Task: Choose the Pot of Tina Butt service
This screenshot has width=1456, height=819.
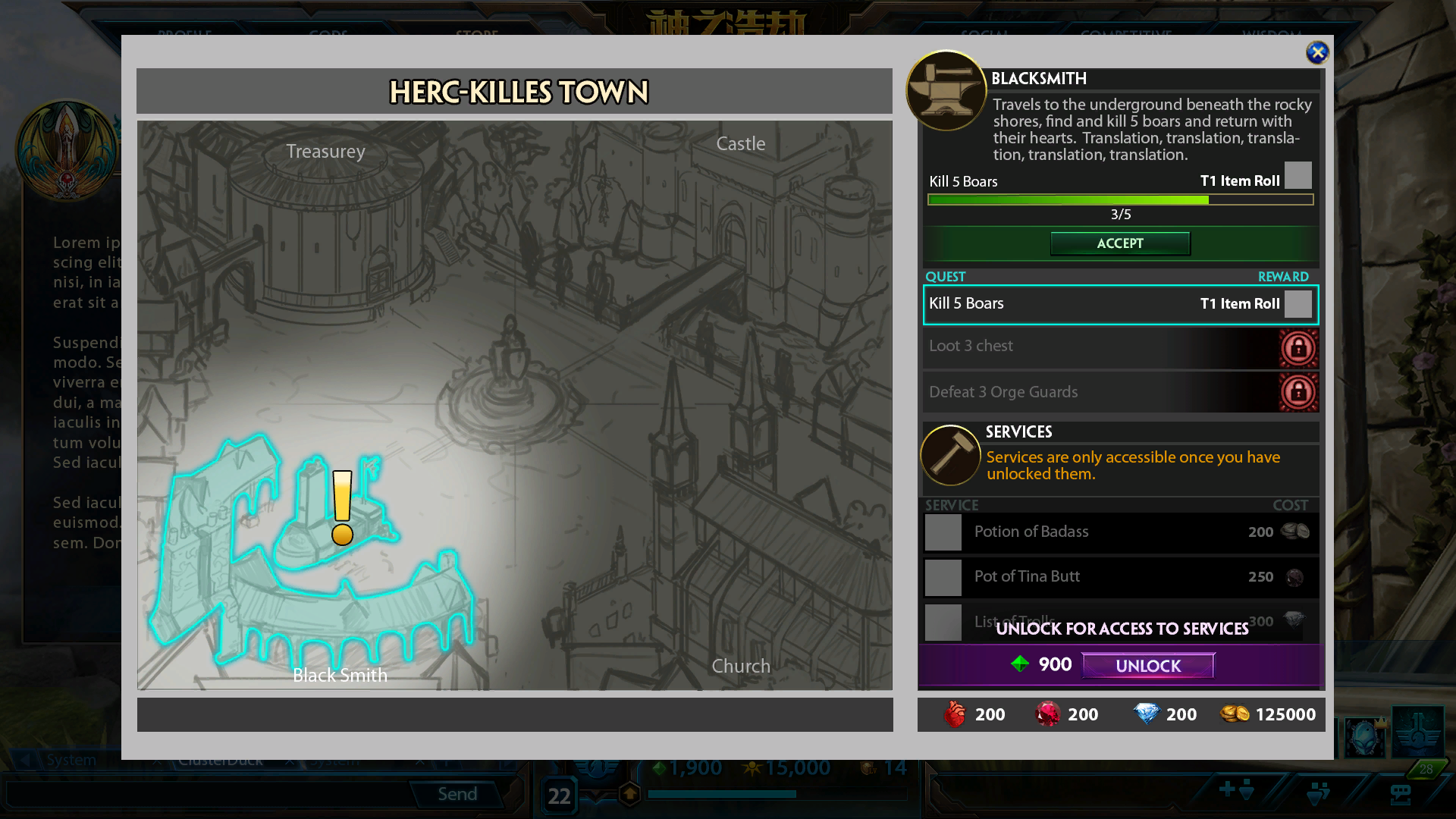Action: 1120,577
